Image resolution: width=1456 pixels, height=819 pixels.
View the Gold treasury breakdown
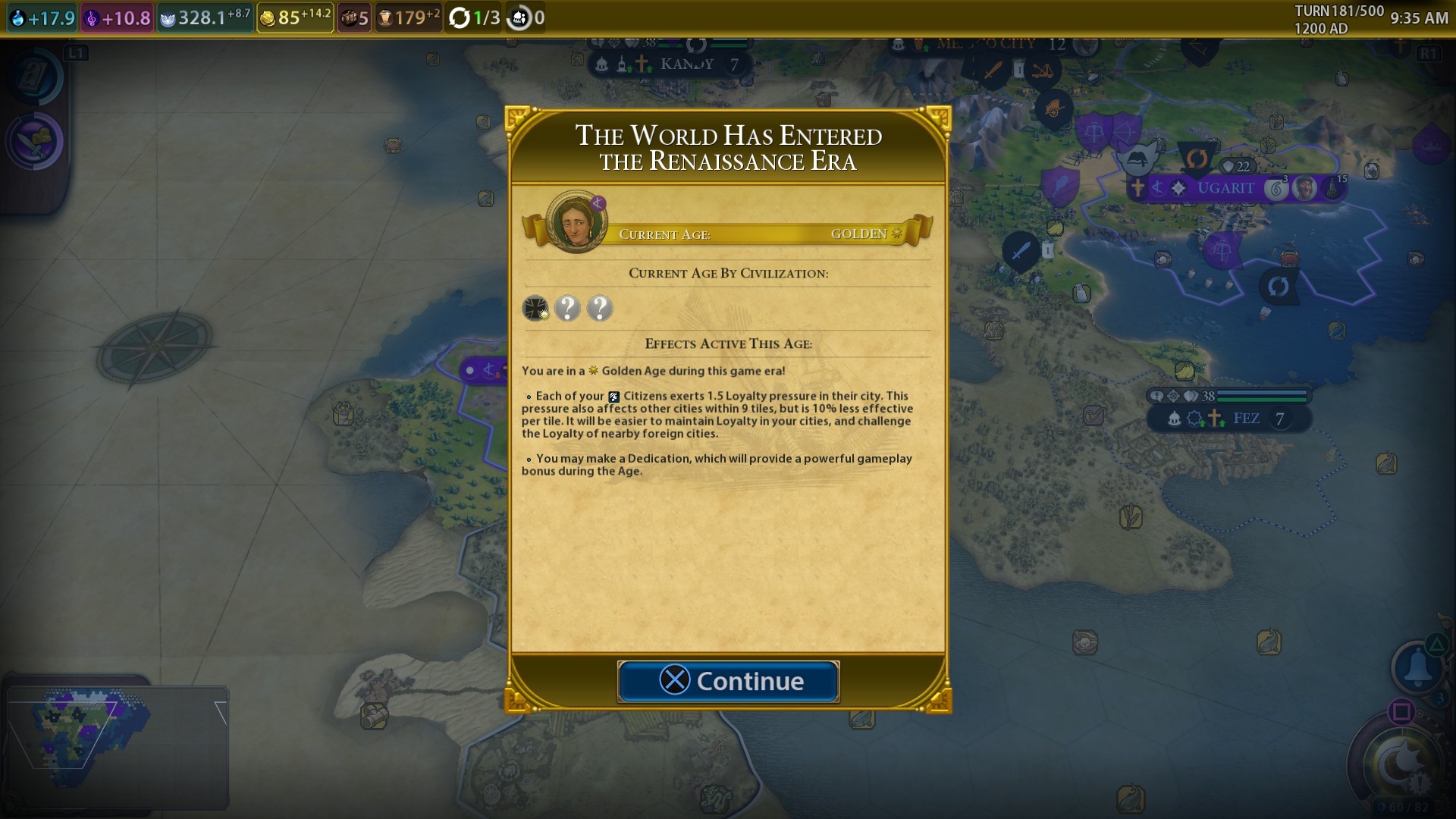[294, 17]
